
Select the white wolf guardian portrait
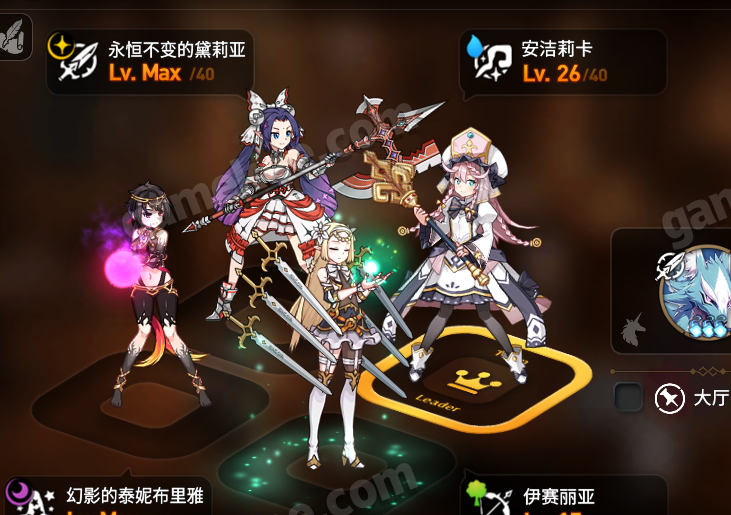click(698, 288)
